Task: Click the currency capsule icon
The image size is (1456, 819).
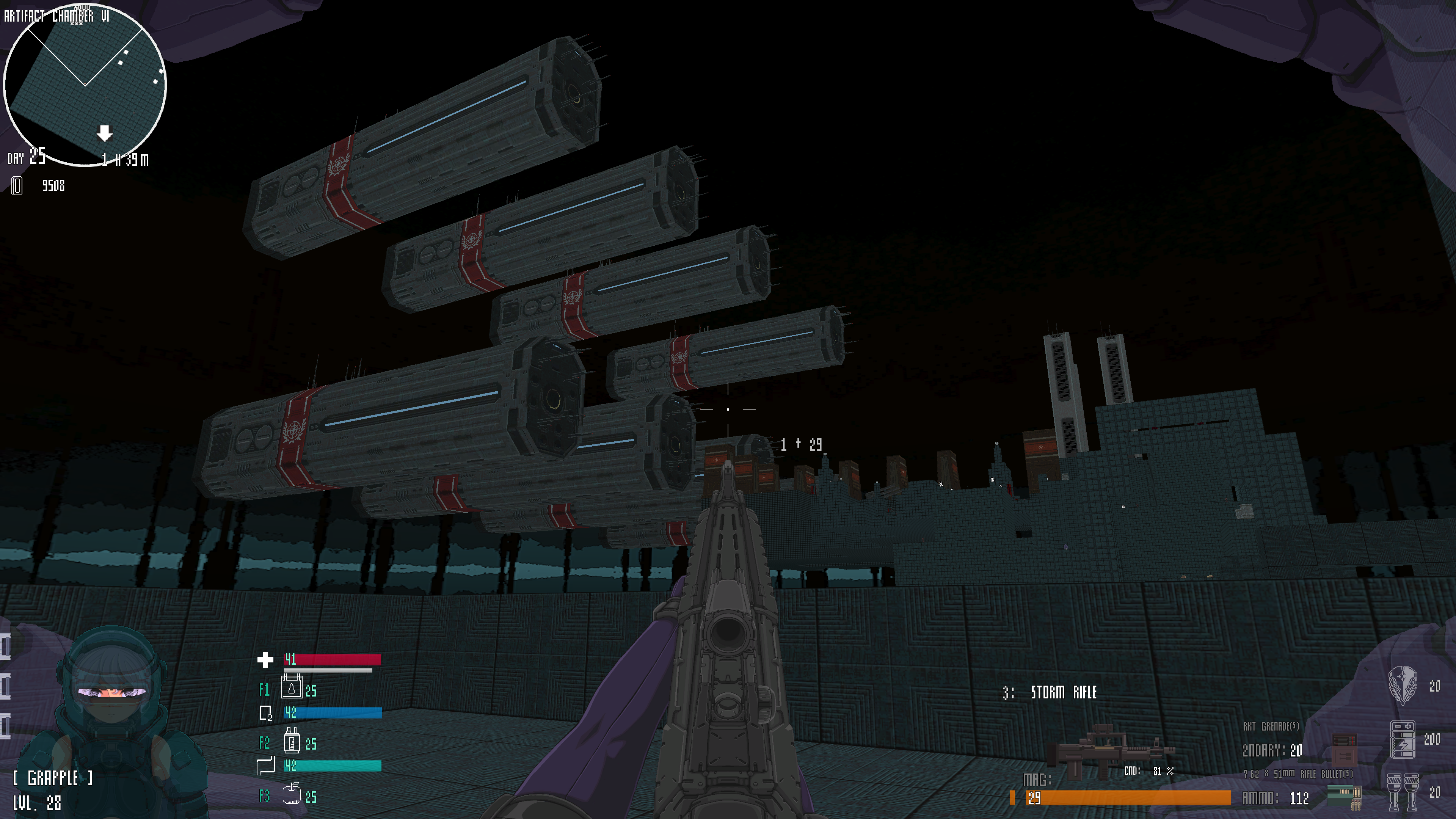Action: 17,186
